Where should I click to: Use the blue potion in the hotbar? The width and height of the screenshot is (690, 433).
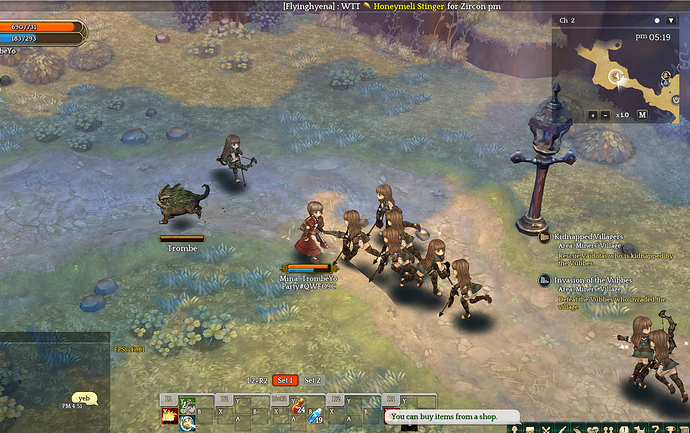[316, 416]
